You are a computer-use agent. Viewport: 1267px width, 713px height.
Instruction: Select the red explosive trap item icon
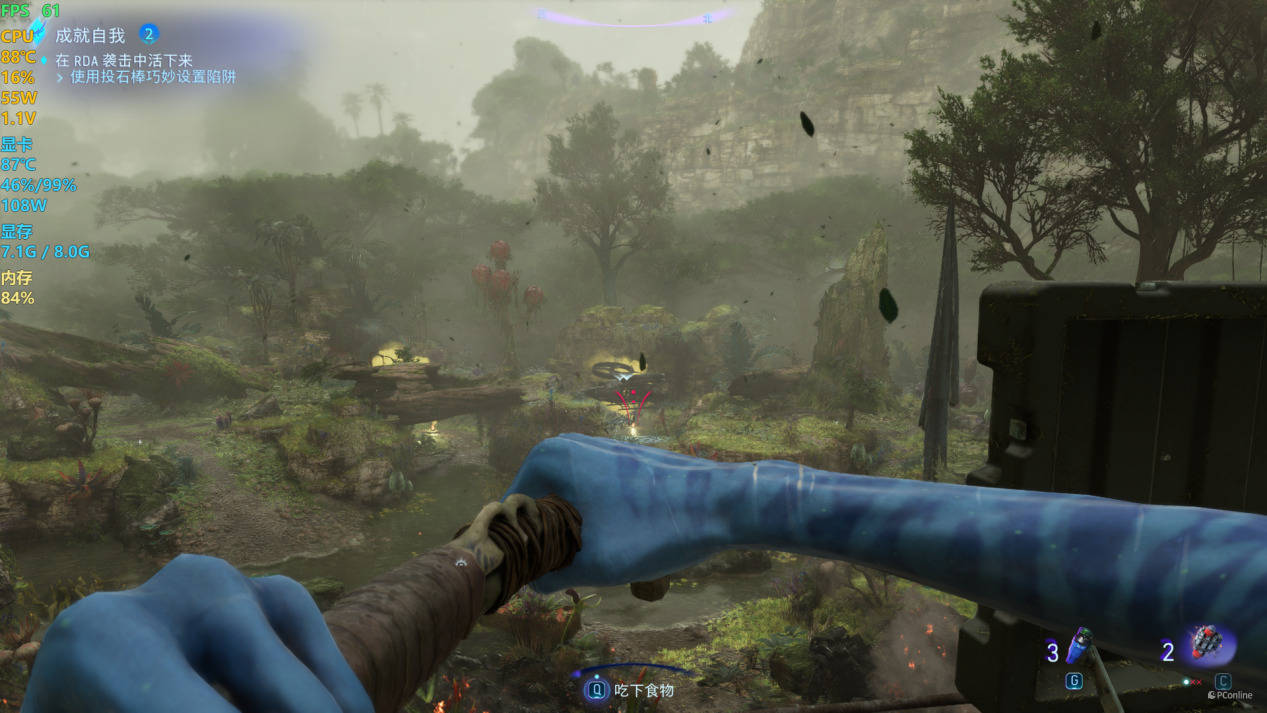pos(1208,643)
